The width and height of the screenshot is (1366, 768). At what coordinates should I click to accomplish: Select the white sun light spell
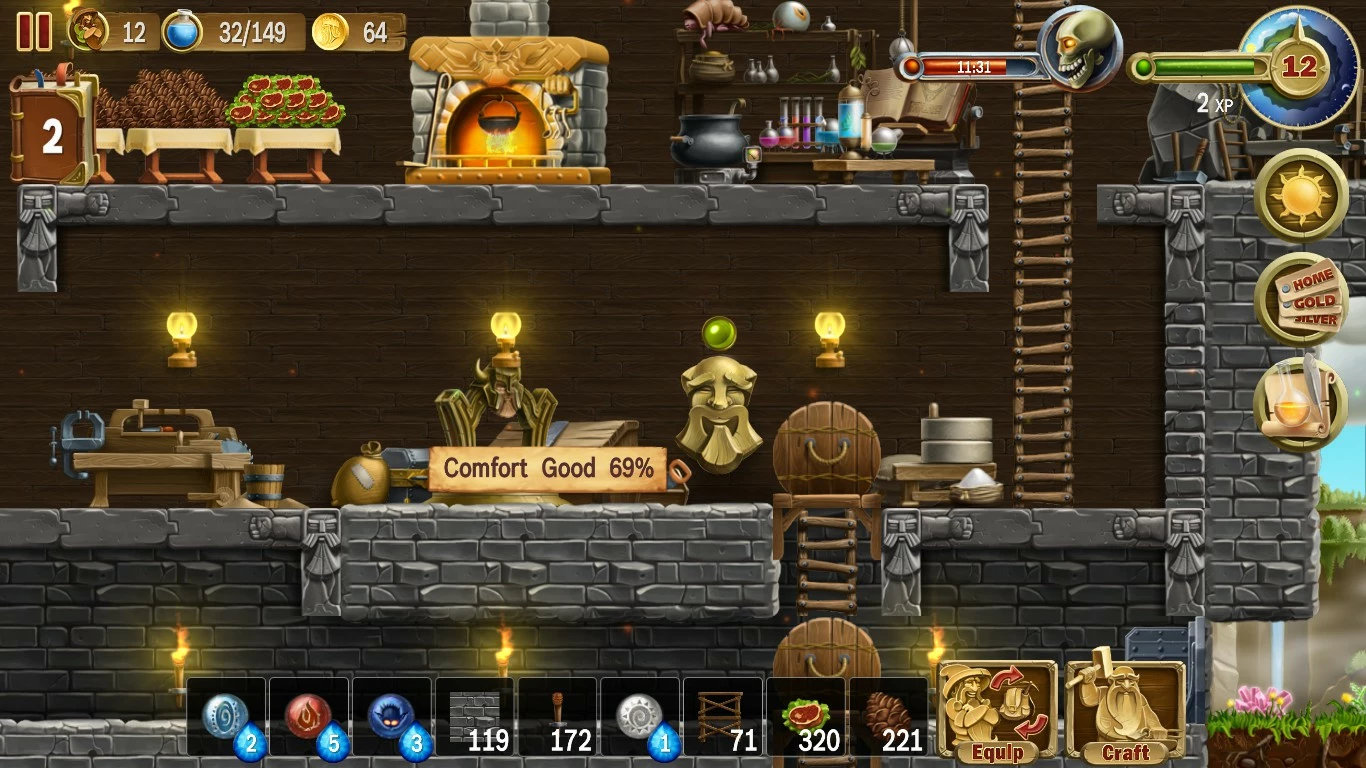coord(640,718)
